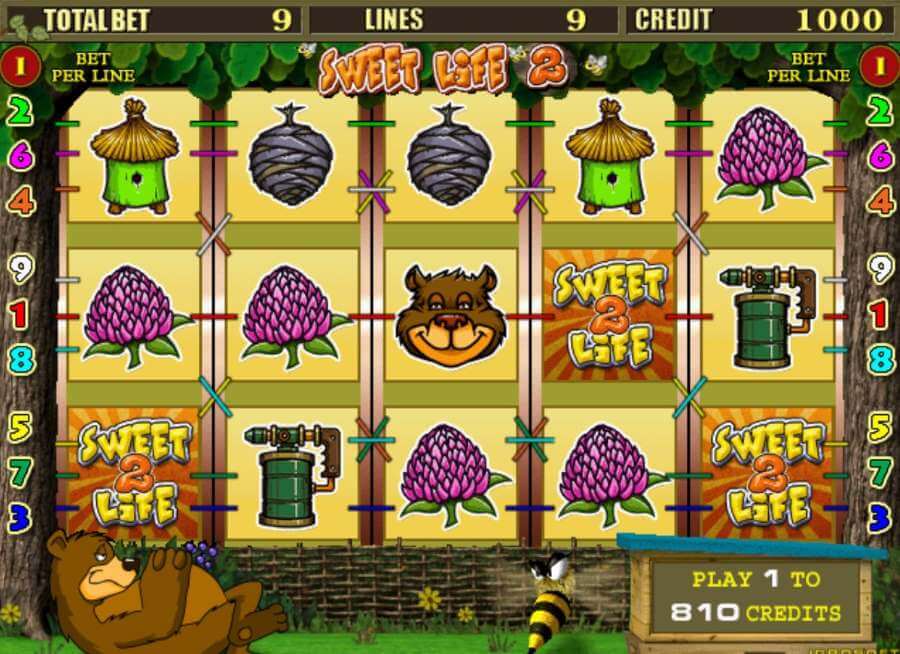Screen dimensions: 900x654
Task: Select payline 1 marker on the left edge
Action: [x=21, y=316]
